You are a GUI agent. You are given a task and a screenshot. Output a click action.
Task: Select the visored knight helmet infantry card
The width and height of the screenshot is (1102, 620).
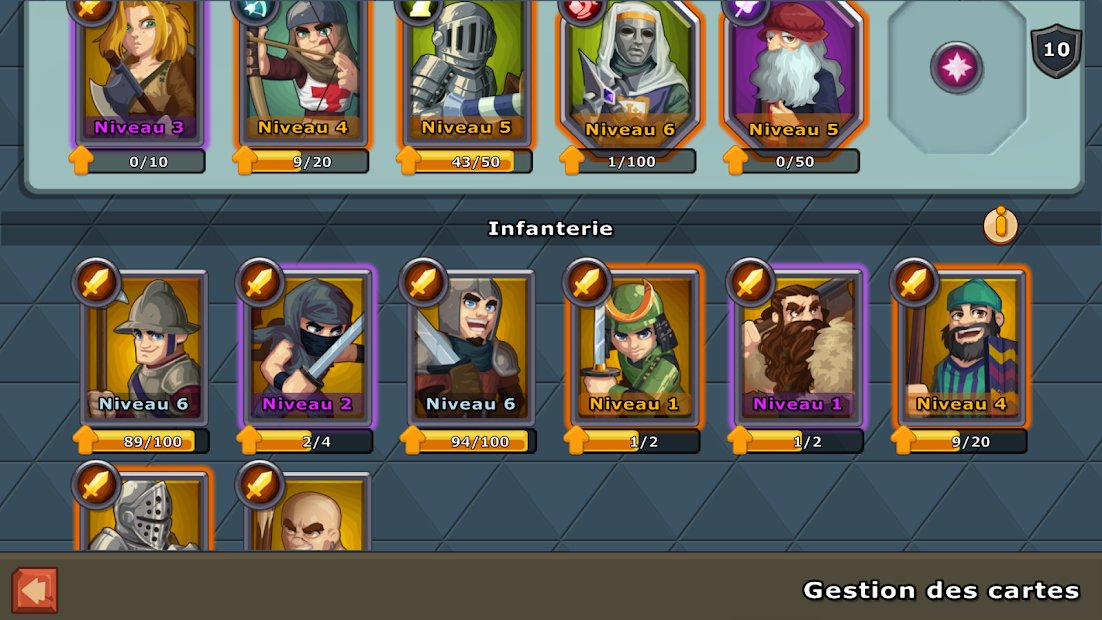(146, 515)
